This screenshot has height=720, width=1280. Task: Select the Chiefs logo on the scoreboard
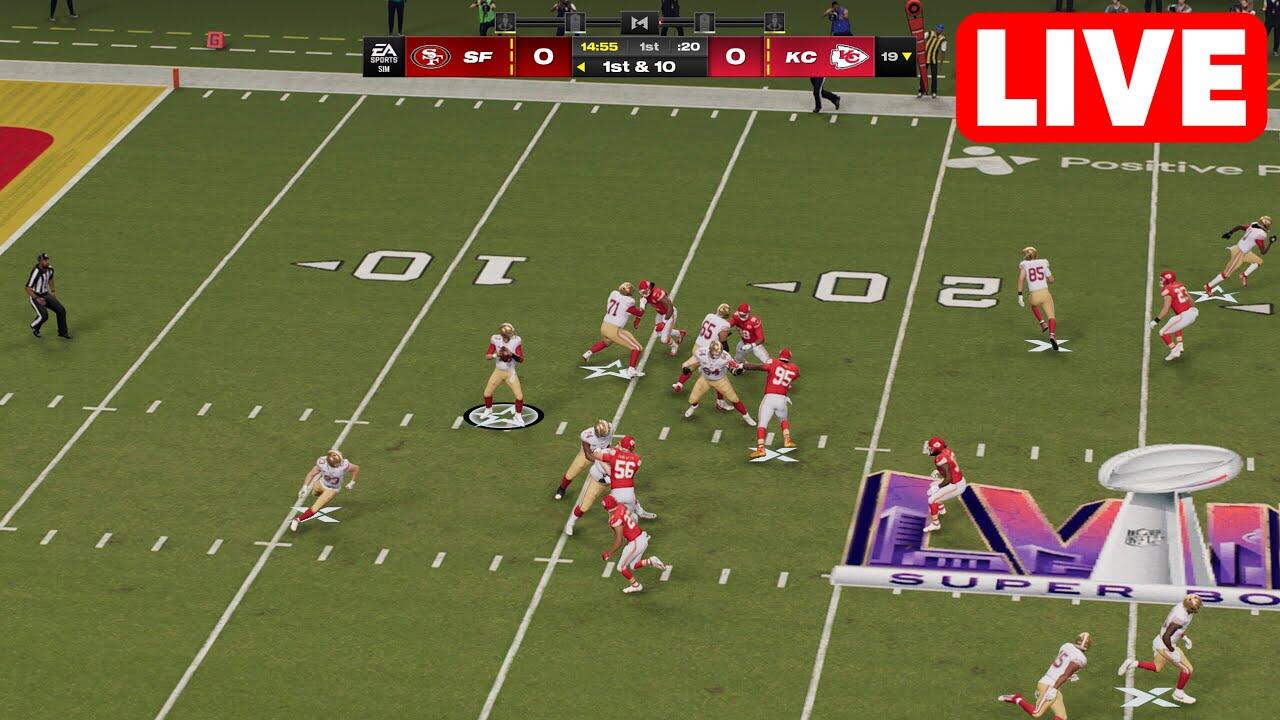point(848,57)
